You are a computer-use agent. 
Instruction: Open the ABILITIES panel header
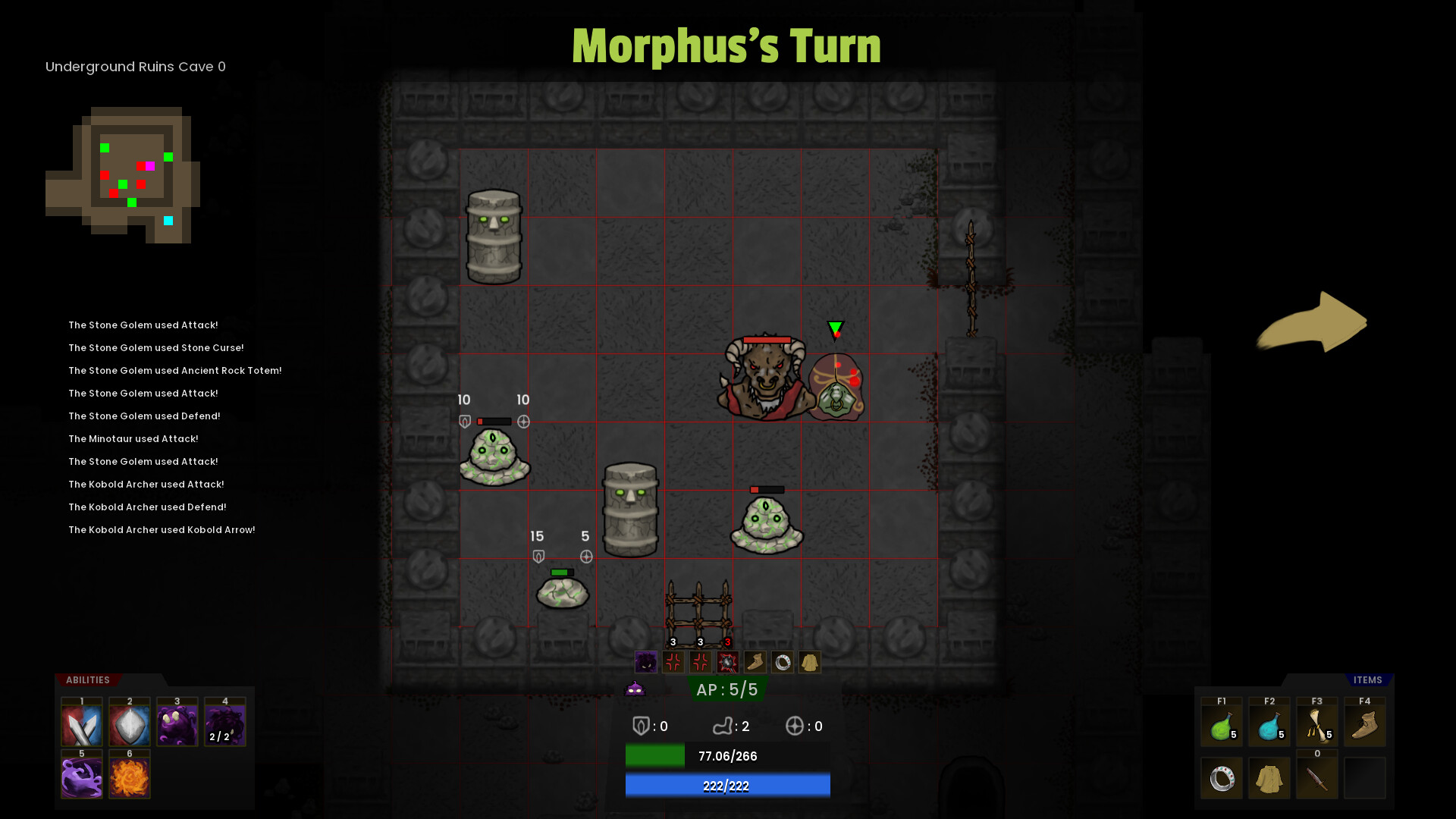coord(86,680)
